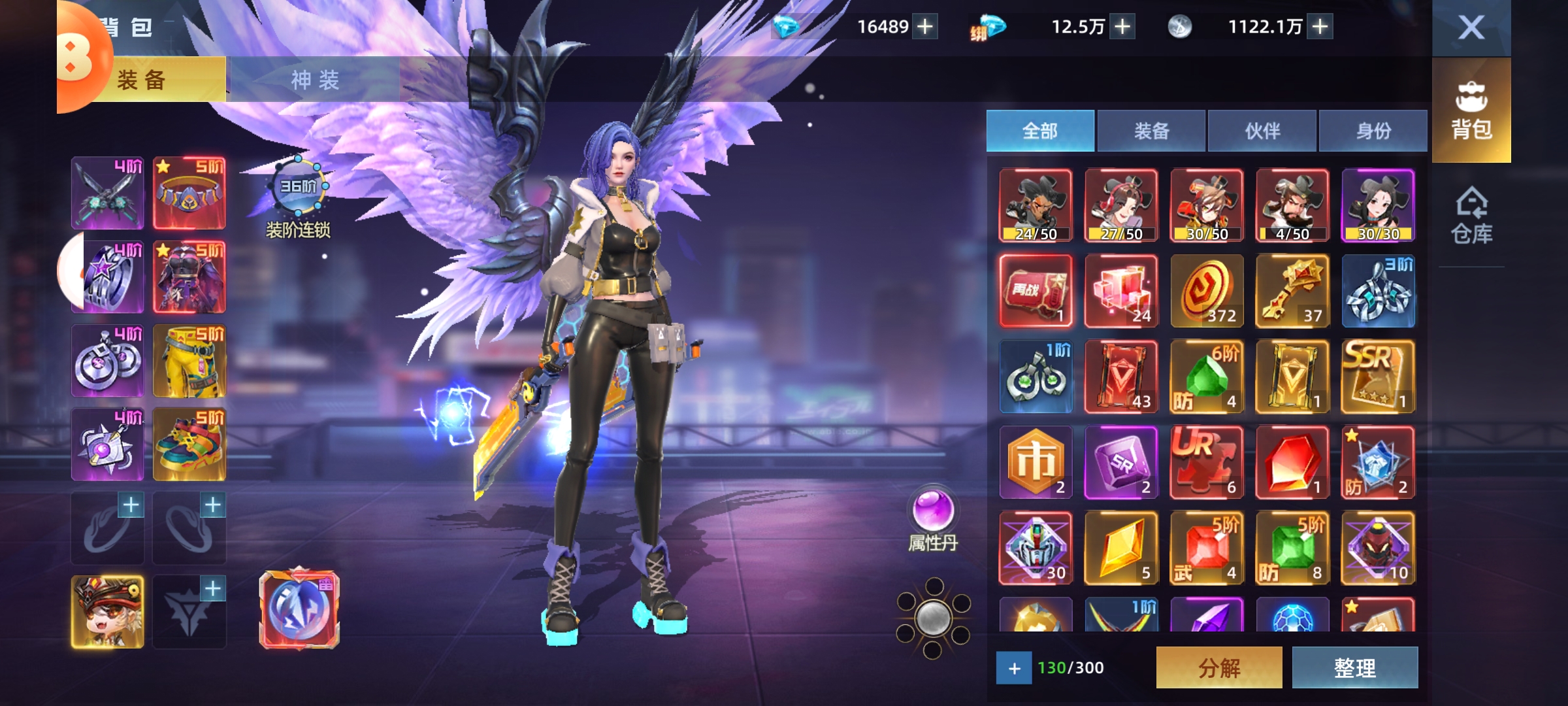Open the lightning skill orb slot
Screen dimensions: 1568x706
(x=299, y=610)
